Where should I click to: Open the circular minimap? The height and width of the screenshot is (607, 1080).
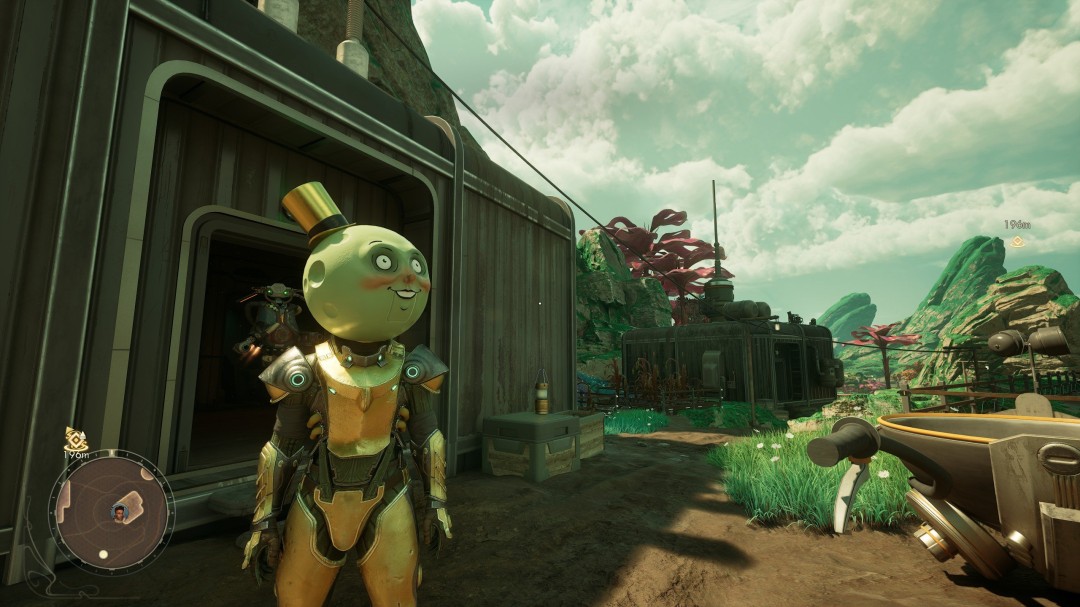[111, 512]
